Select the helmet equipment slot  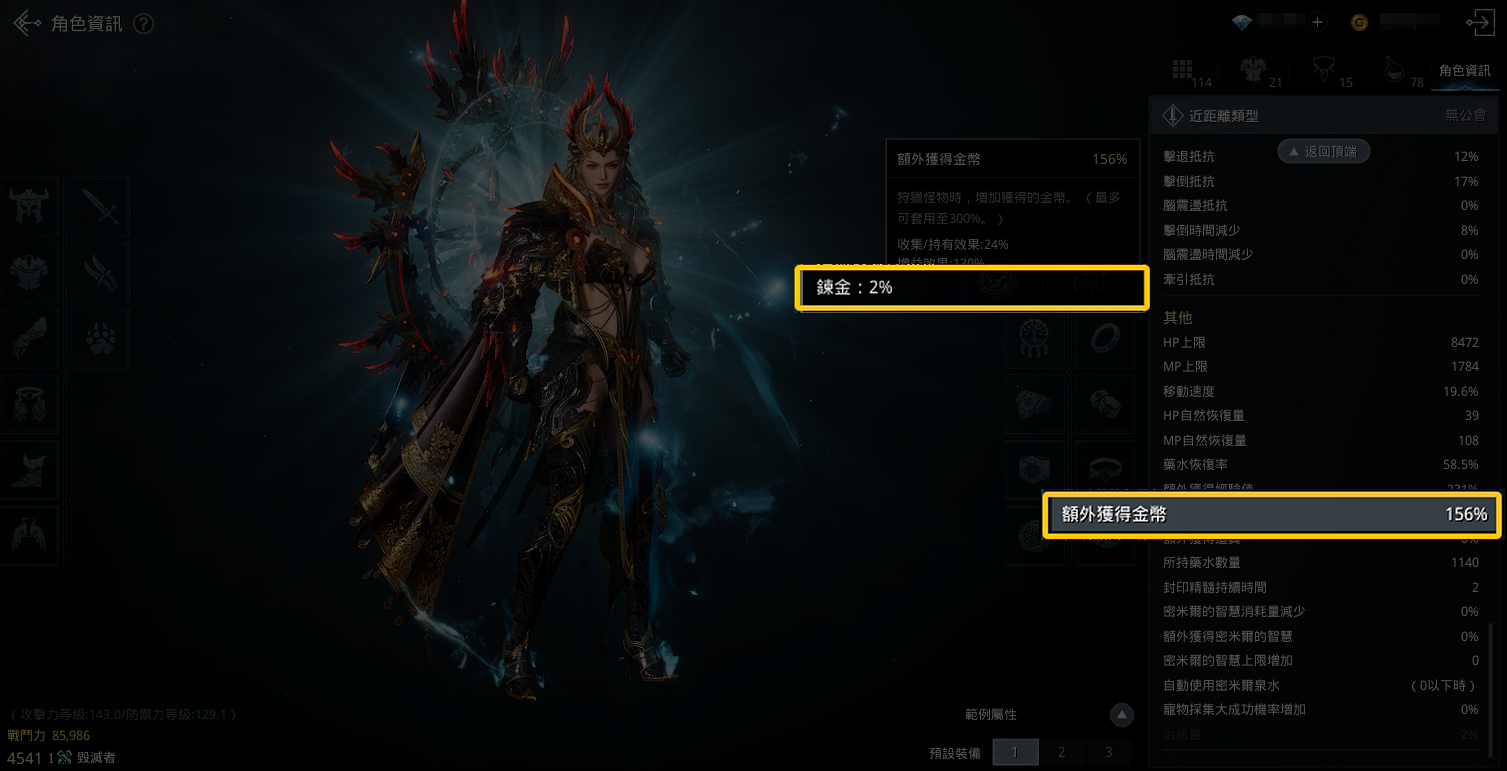click(29, 206)
